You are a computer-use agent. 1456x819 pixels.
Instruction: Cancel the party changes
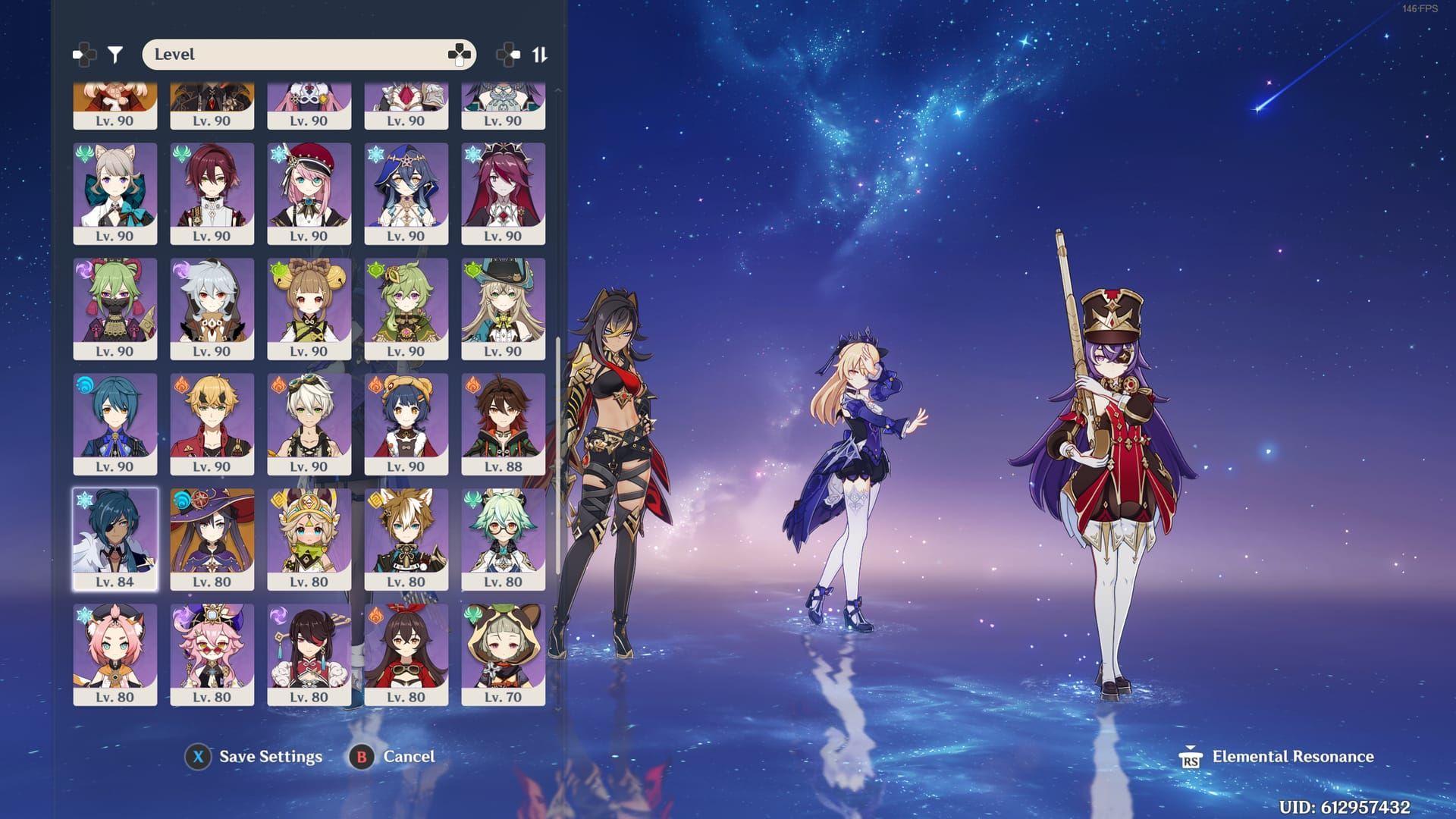tap(393, 756)
